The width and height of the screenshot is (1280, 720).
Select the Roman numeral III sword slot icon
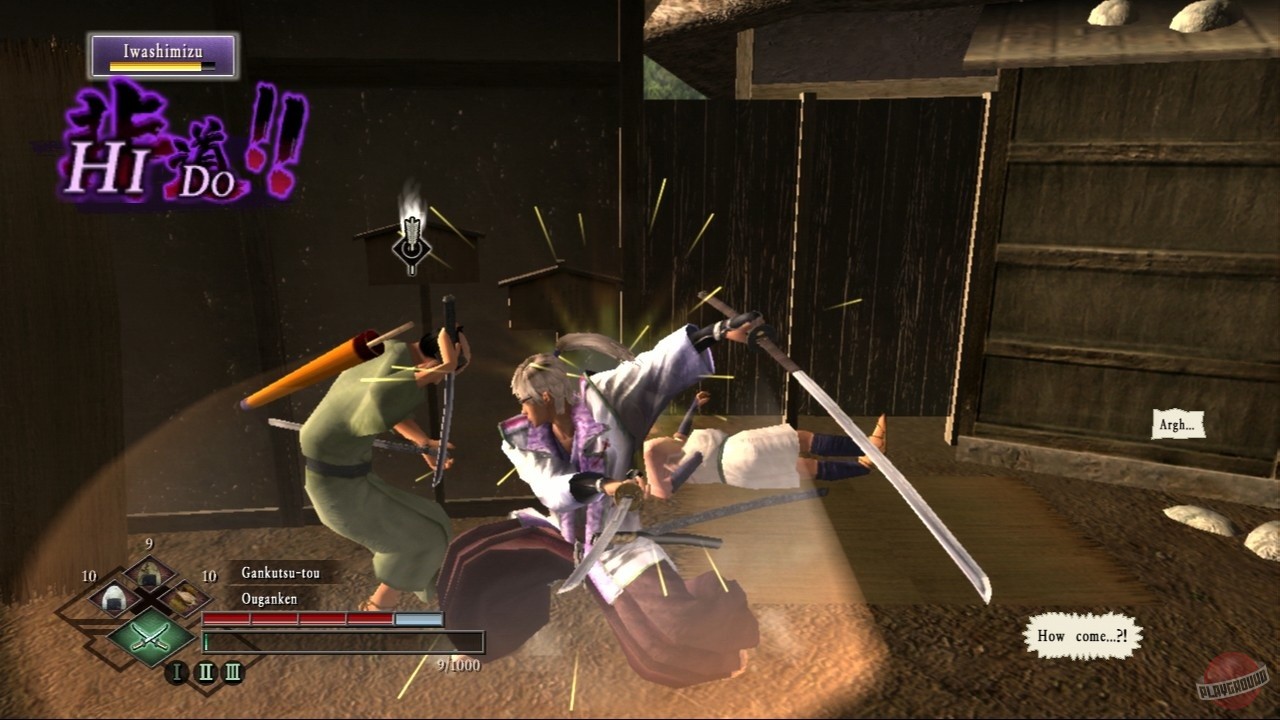(233, 670)
